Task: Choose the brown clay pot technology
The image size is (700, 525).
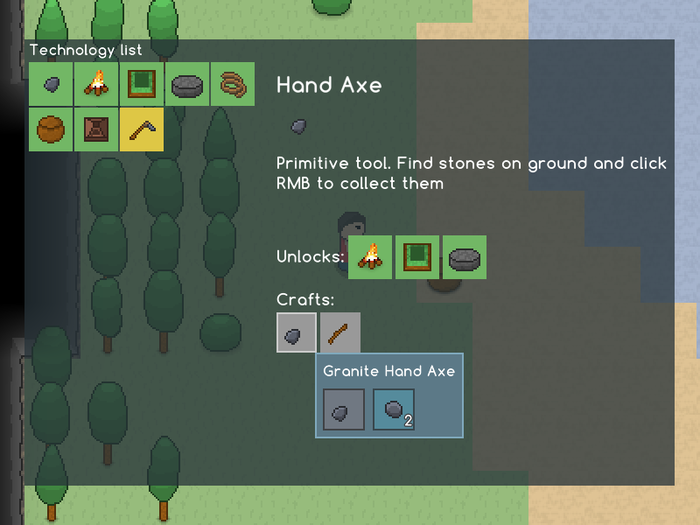Action: [x=50, y=129]
